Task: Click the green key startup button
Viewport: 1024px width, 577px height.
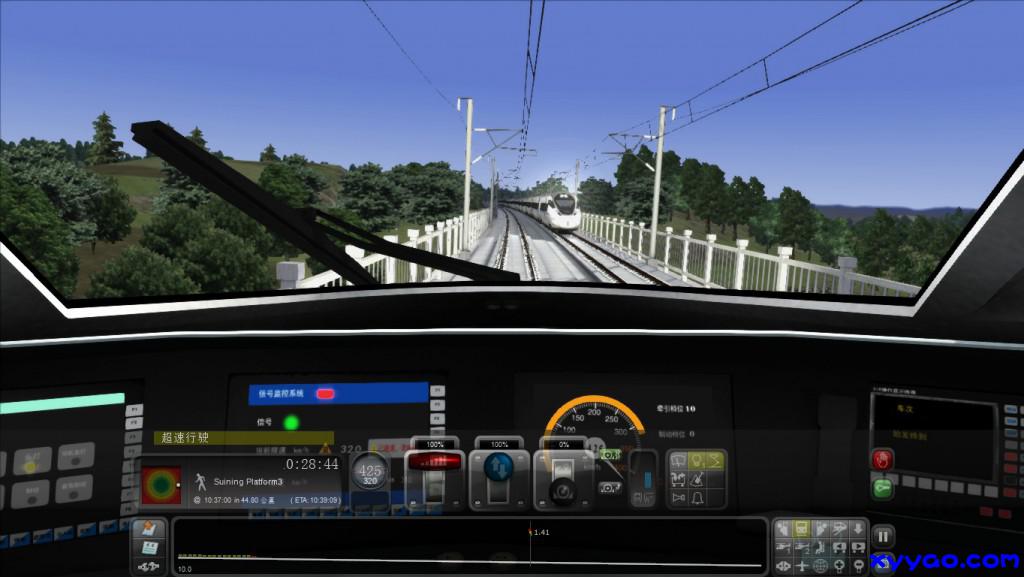Action: [x=882, y=488]
